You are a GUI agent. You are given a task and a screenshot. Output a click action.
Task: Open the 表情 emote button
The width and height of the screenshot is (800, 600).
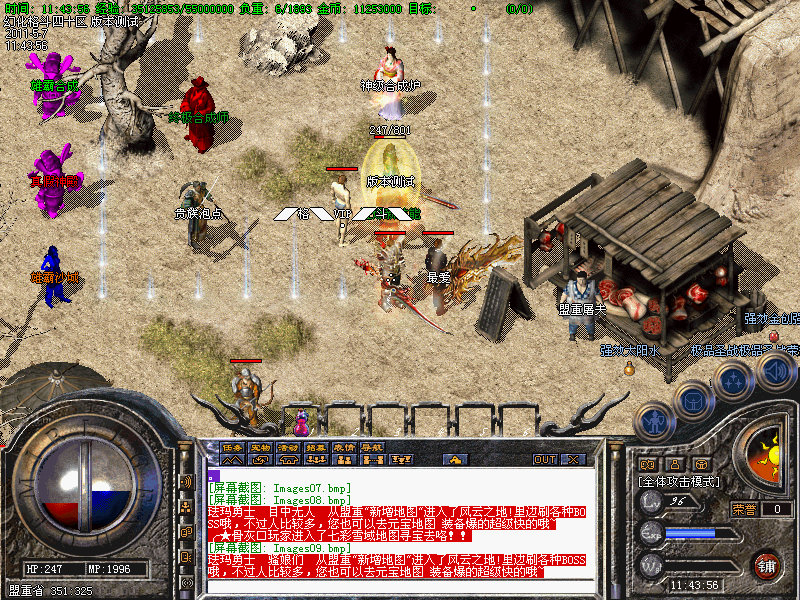tap(344, 447)
